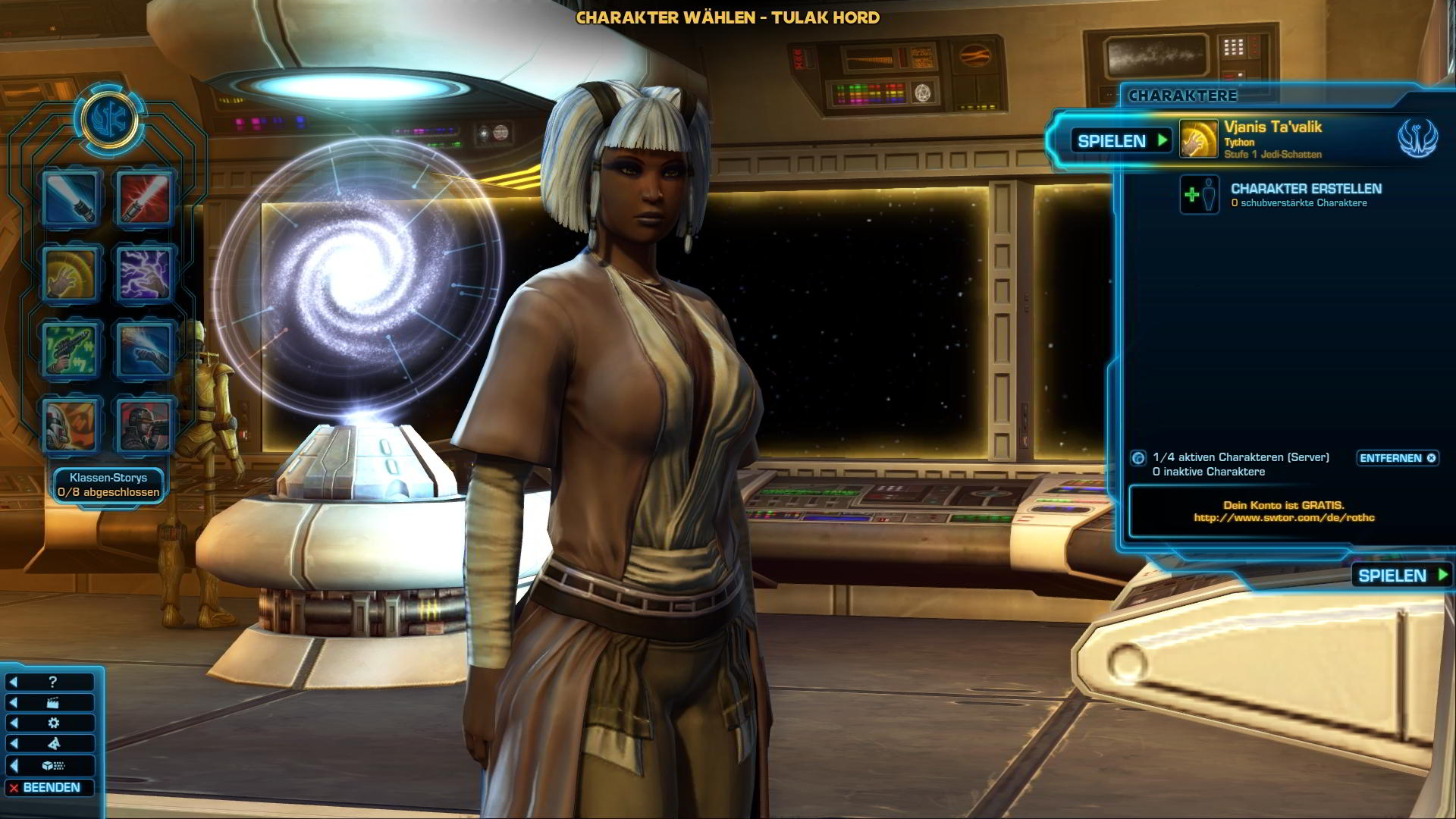Open the Jedi Consular Force-hand class icon
This screenshot has width=1456, height=819.
[x=69, y=275]
